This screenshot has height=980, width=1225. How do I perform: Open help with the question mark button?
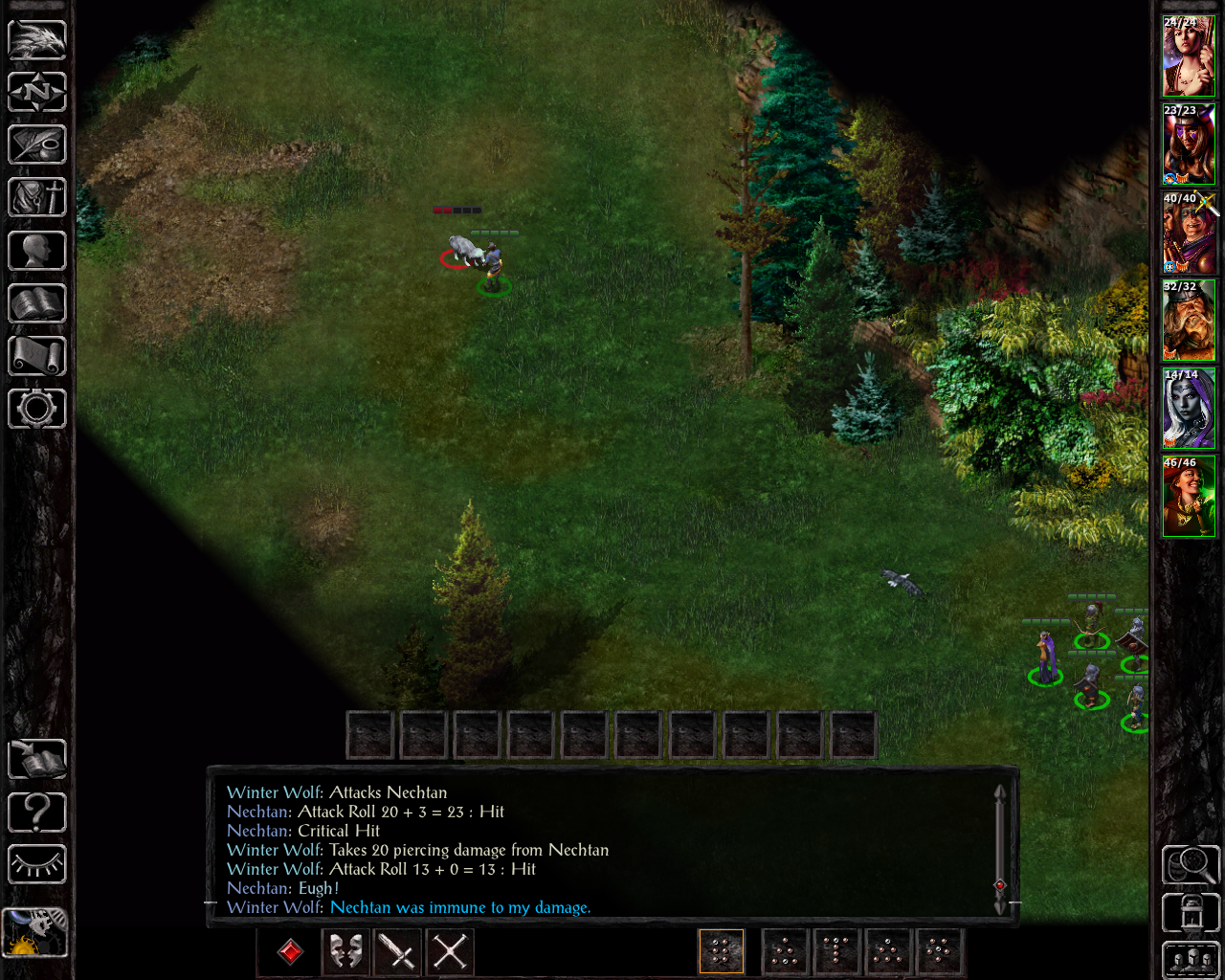(x=37, y=813)
